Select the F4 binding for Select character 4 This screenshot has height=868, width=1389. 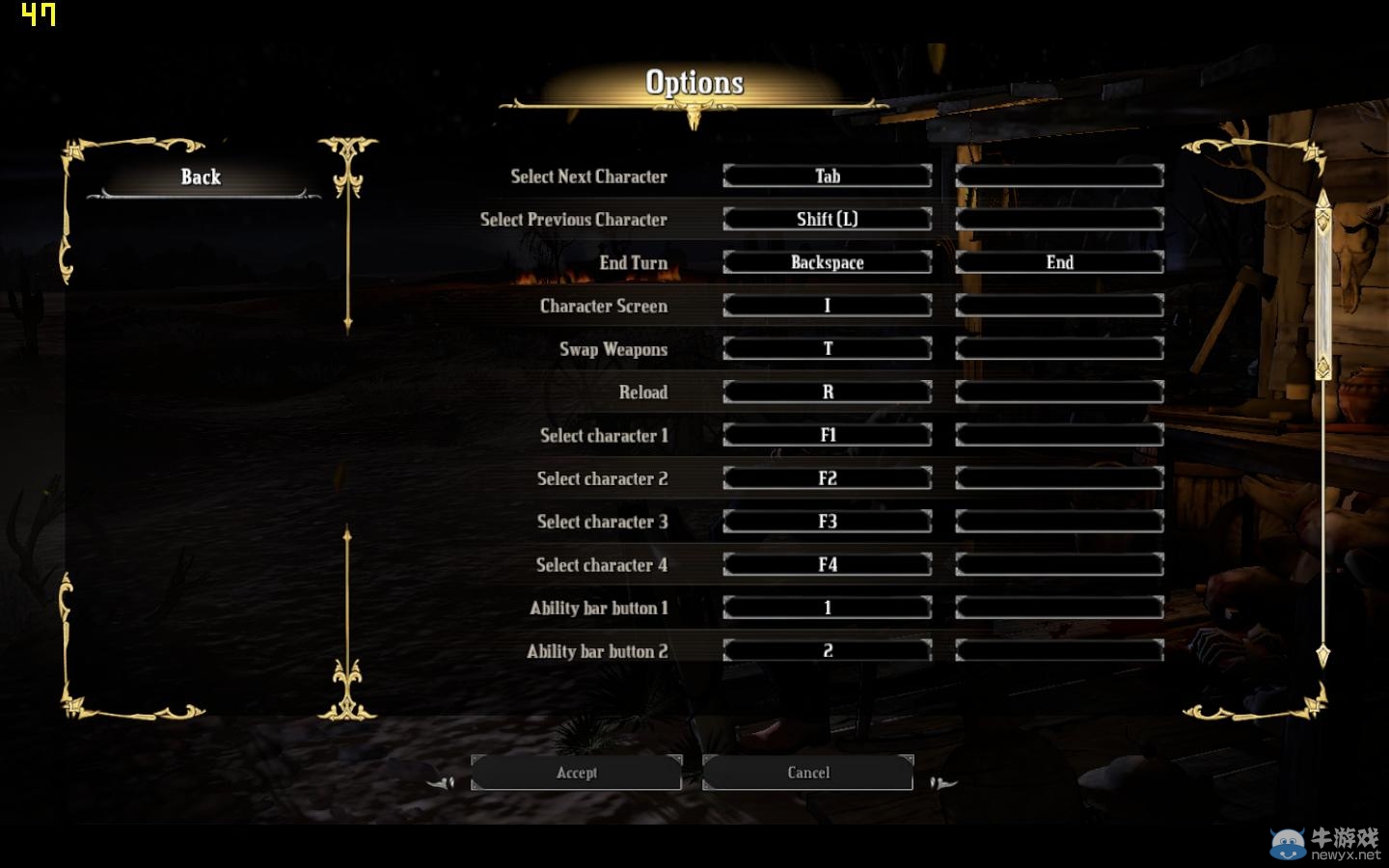(827, 564)
